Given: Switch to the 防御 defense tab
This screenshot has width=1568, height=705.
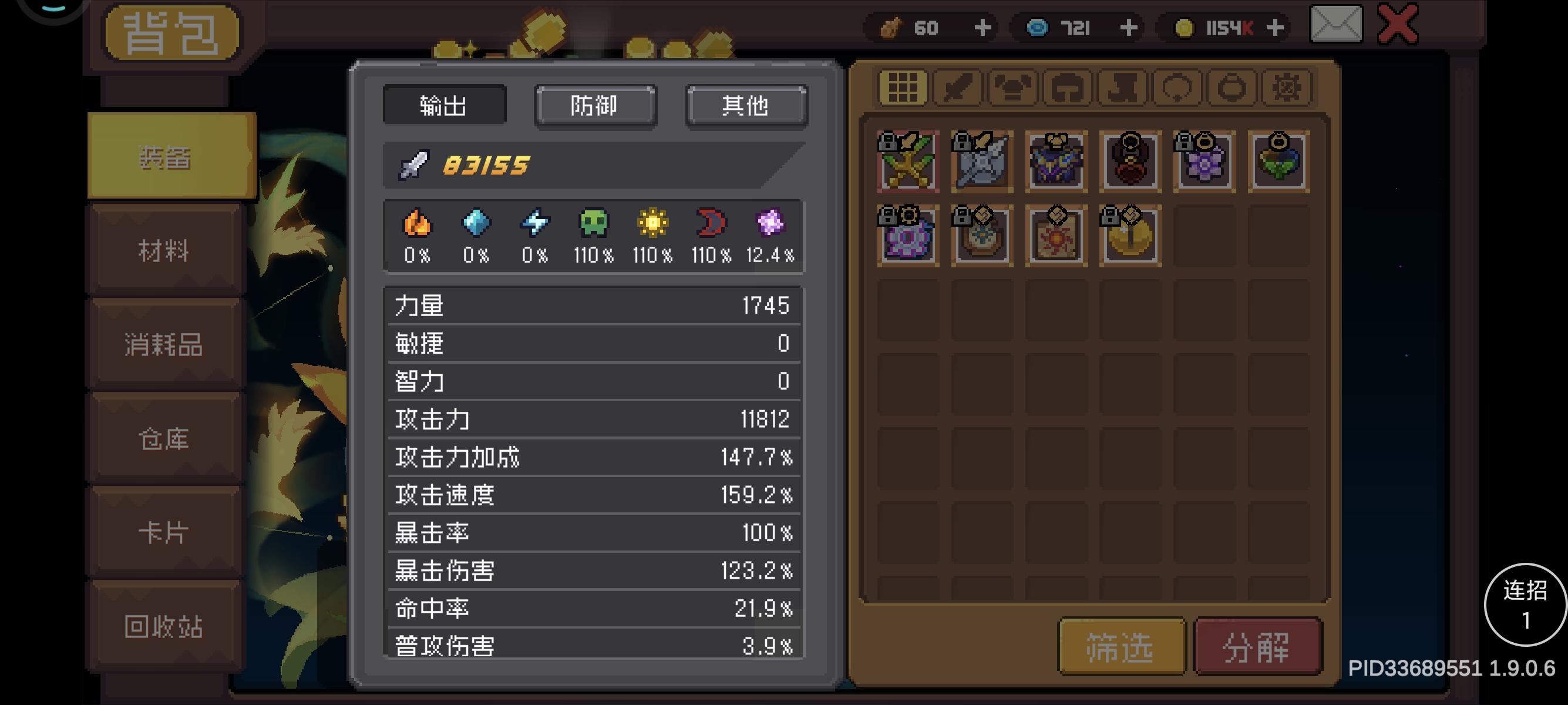Looking at the screenshot, I should point(595,105).
